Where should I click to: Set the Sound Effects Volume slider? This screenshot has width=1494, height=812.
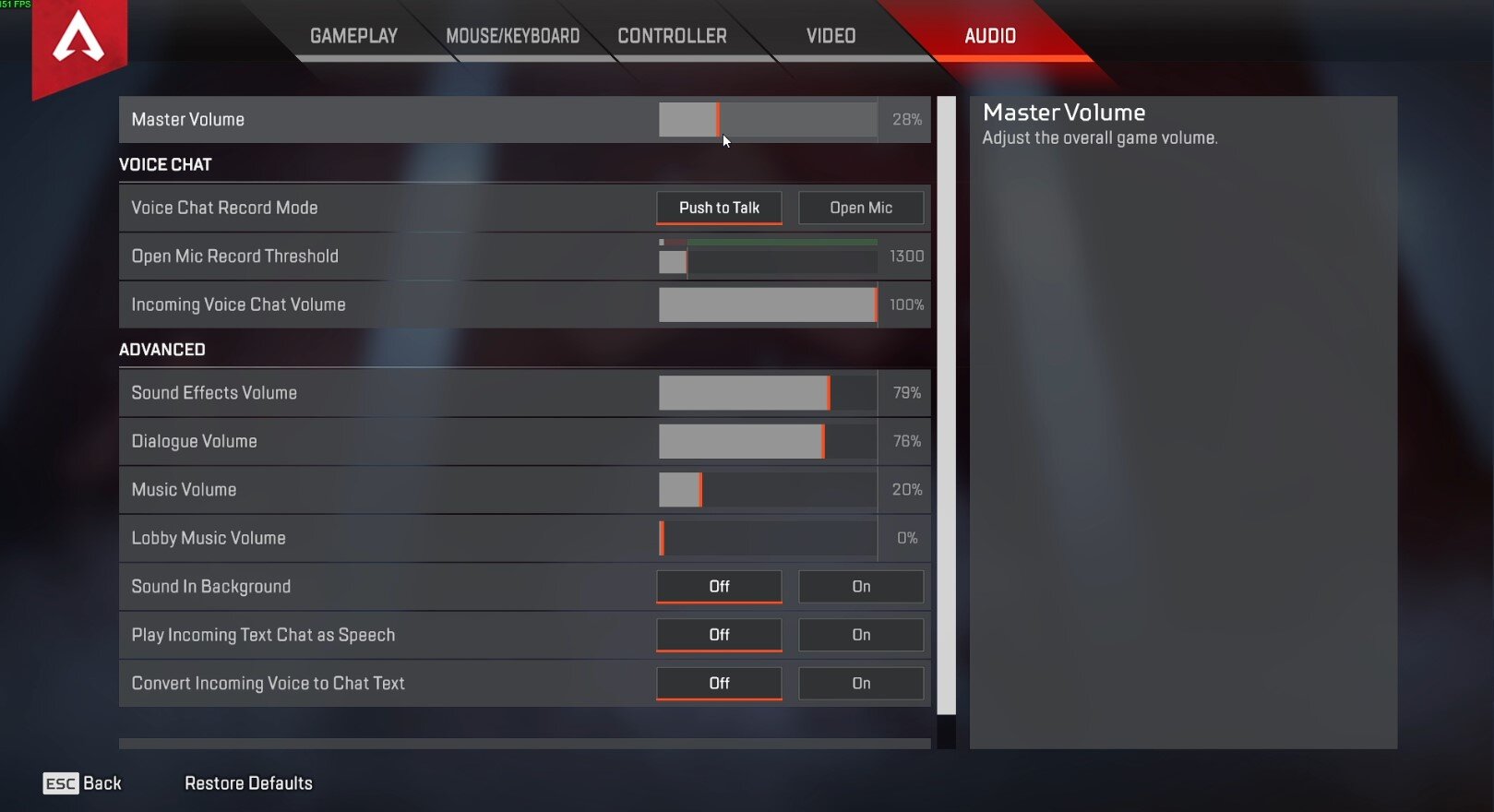[x=768, y=393]
